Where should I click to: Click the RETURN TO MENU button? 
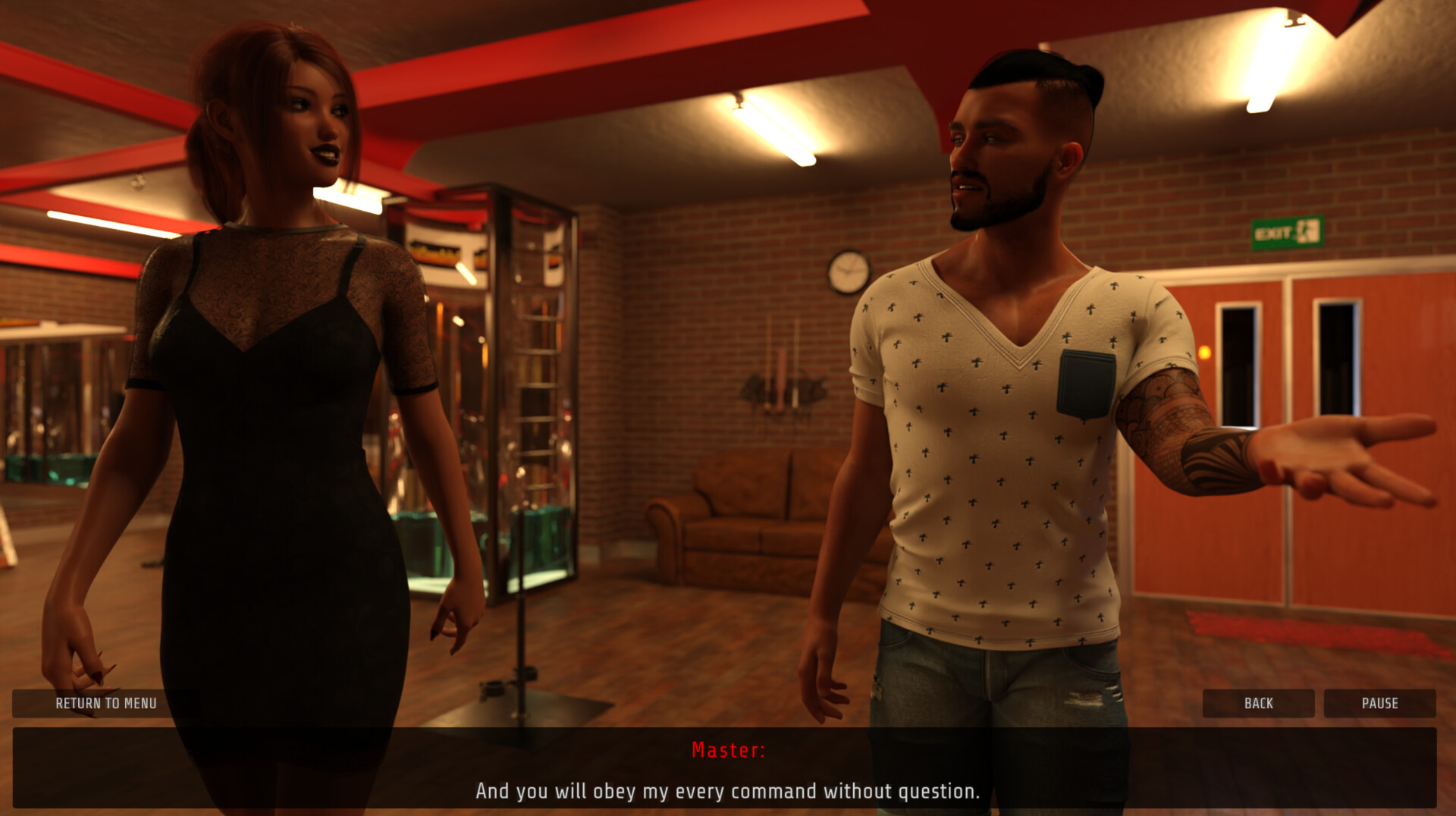pyautogui.click(x=105, y=703)
